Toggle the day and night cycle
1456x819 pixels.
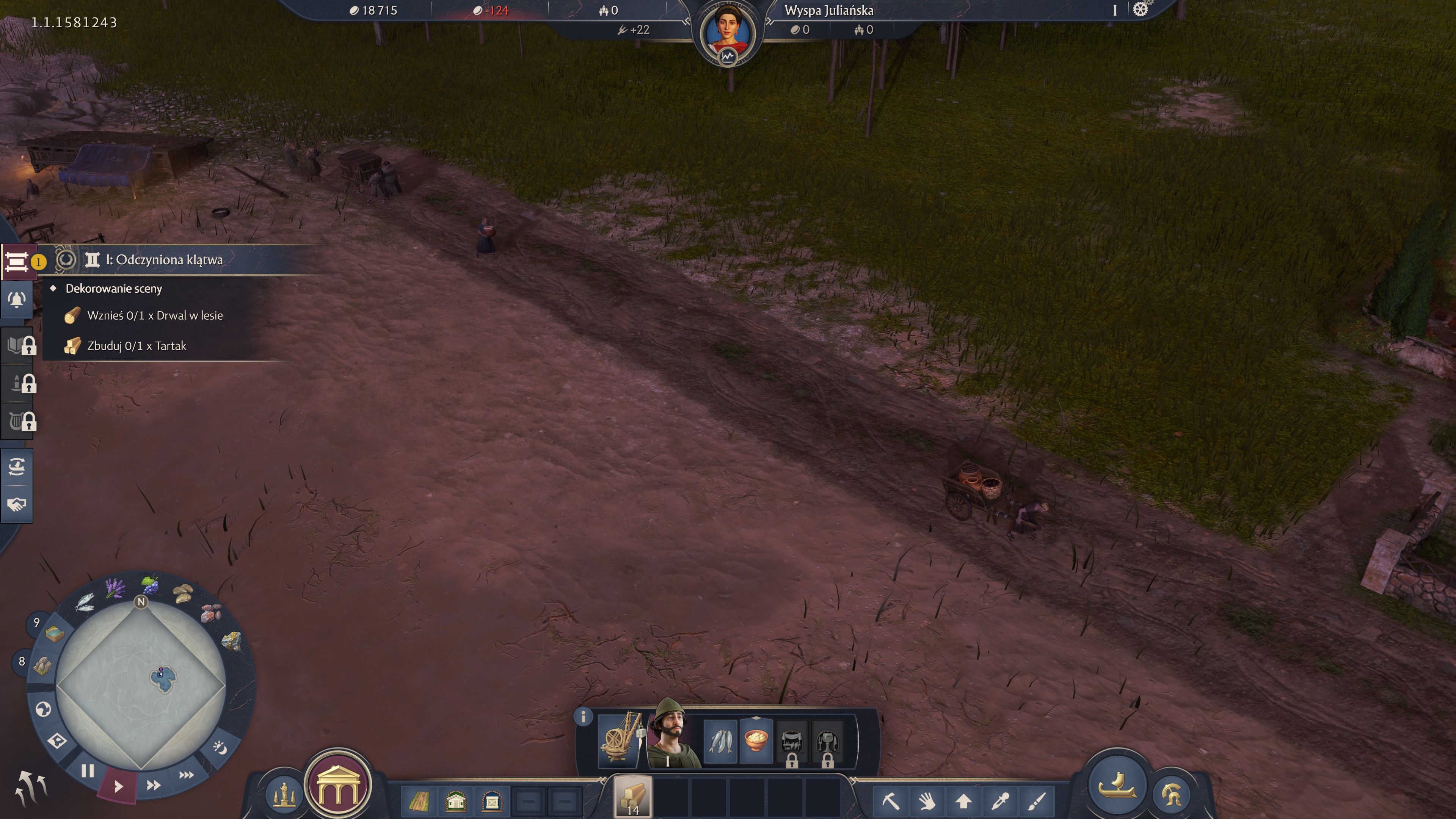tap(219, 748)
